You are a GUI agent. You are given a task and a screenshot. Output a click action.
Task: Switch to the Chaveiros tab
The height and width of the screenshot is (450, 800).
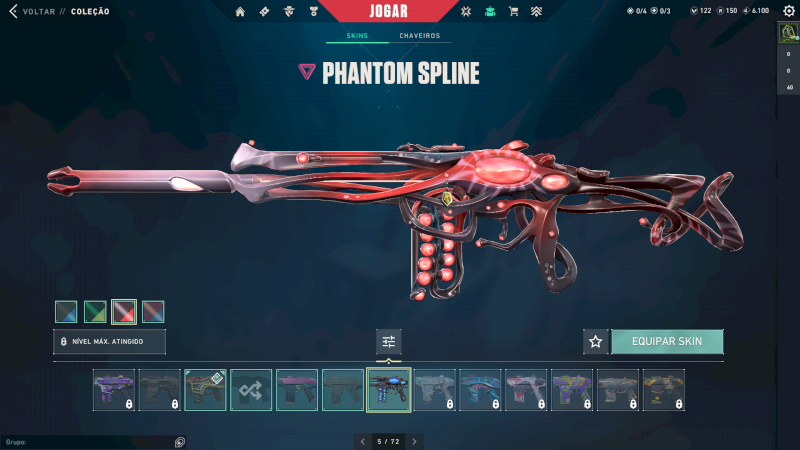pyautogui.click(x=419, y=36)
